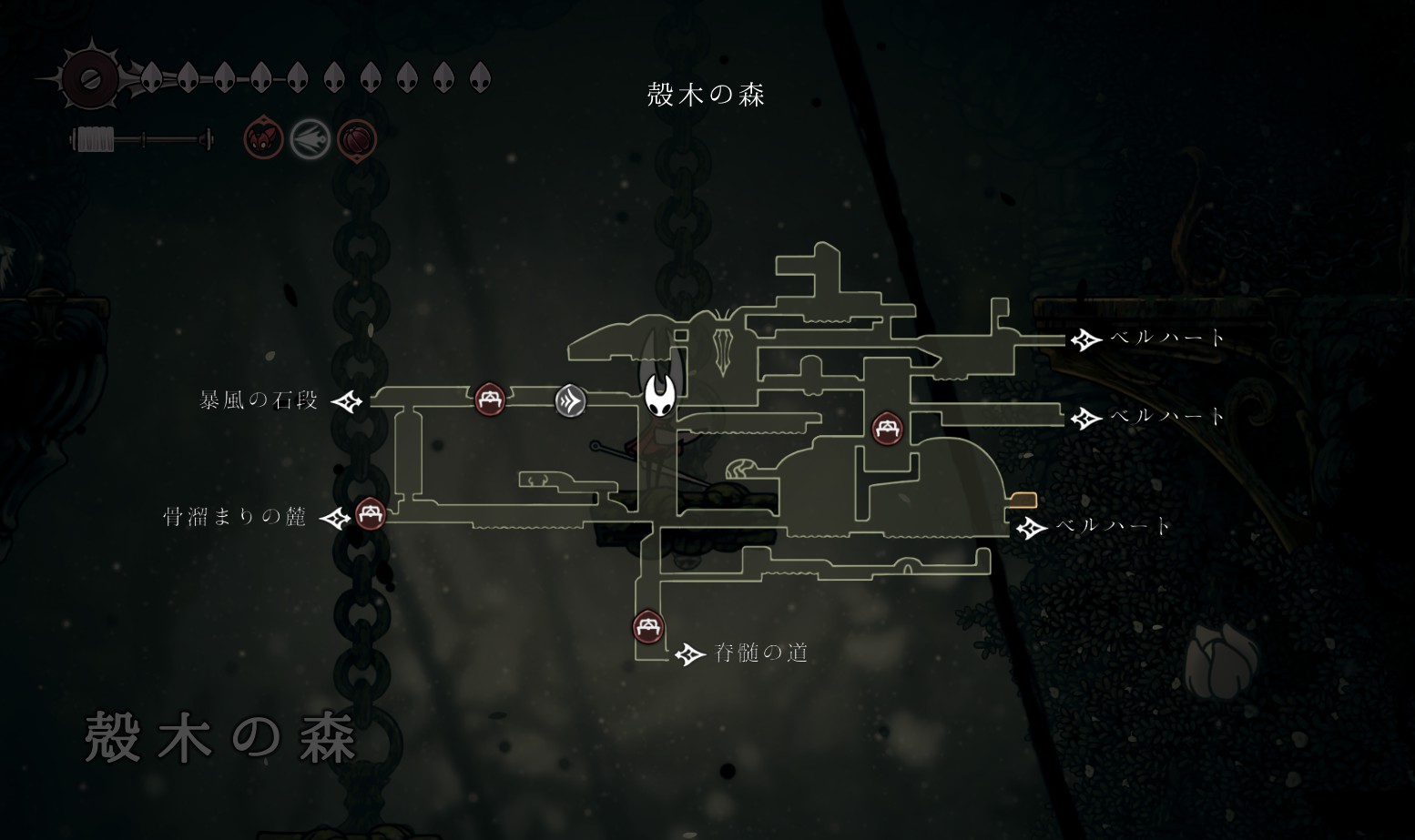Select the orange-outlined room on the map

pyautogui.click(x=1023, y=500)
